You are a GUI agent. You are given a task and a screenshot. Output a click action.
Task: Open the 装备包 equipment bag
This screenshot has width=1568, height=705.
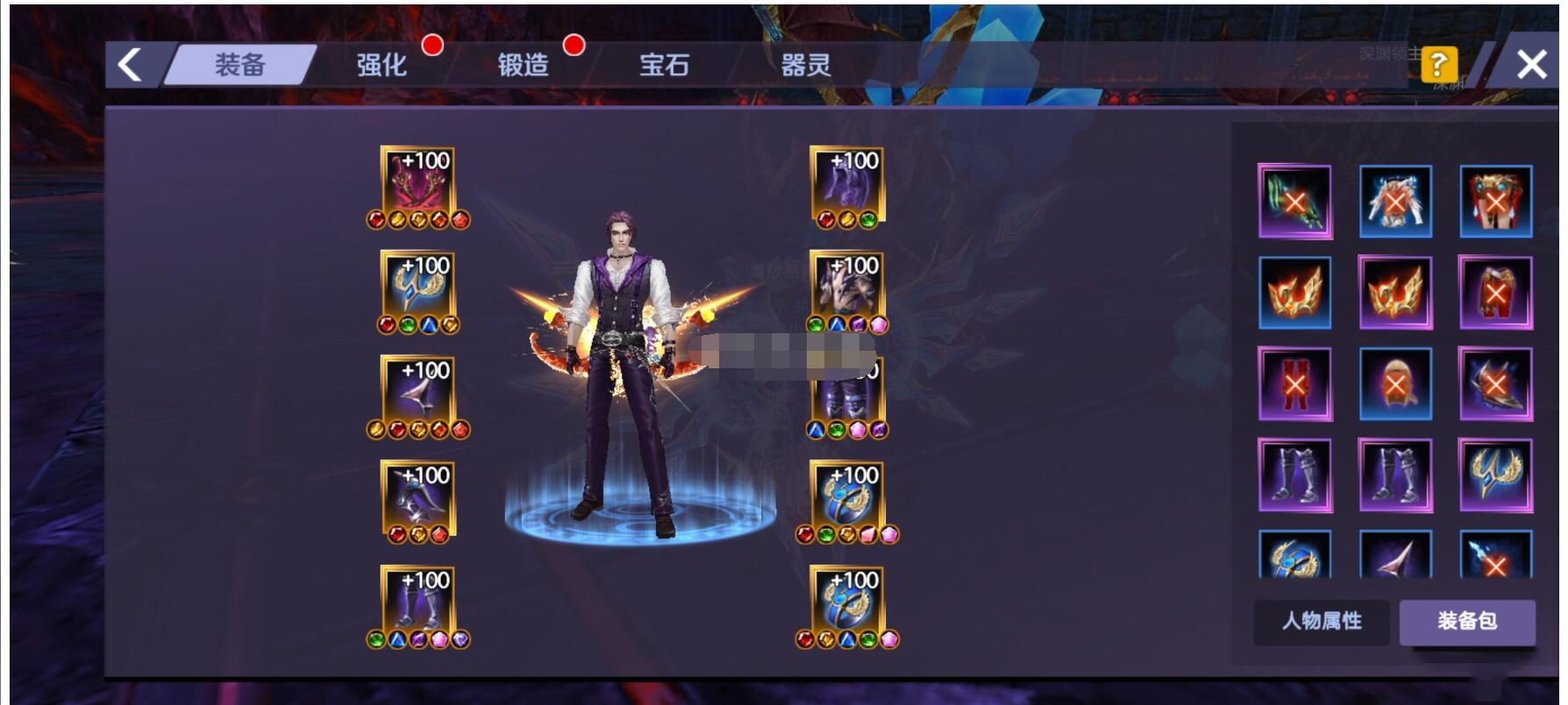coord(1466,621)
